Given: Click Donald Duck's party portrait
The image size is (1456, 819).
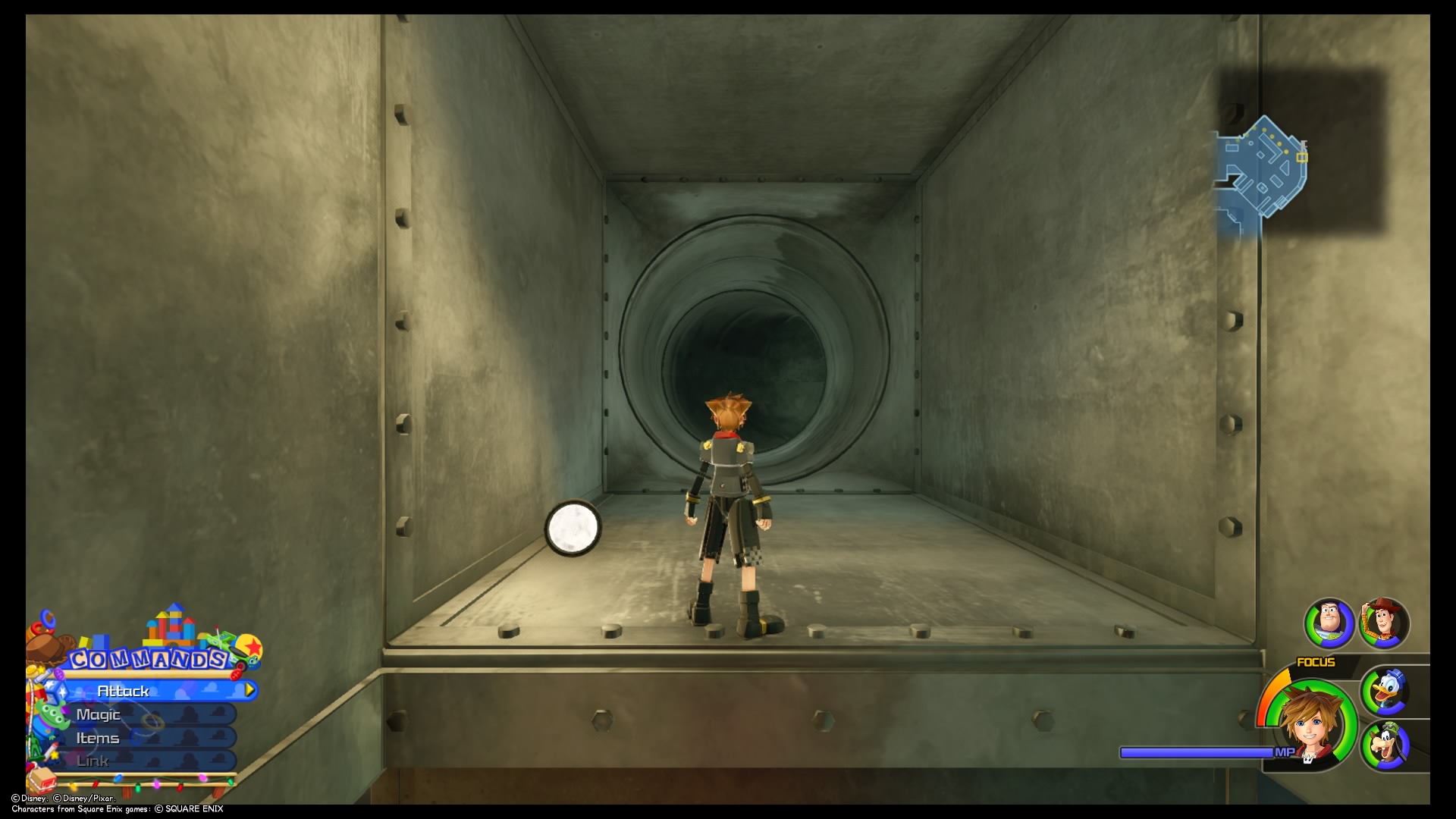Looking at the screenshot, I should [x=1386, y=691].
